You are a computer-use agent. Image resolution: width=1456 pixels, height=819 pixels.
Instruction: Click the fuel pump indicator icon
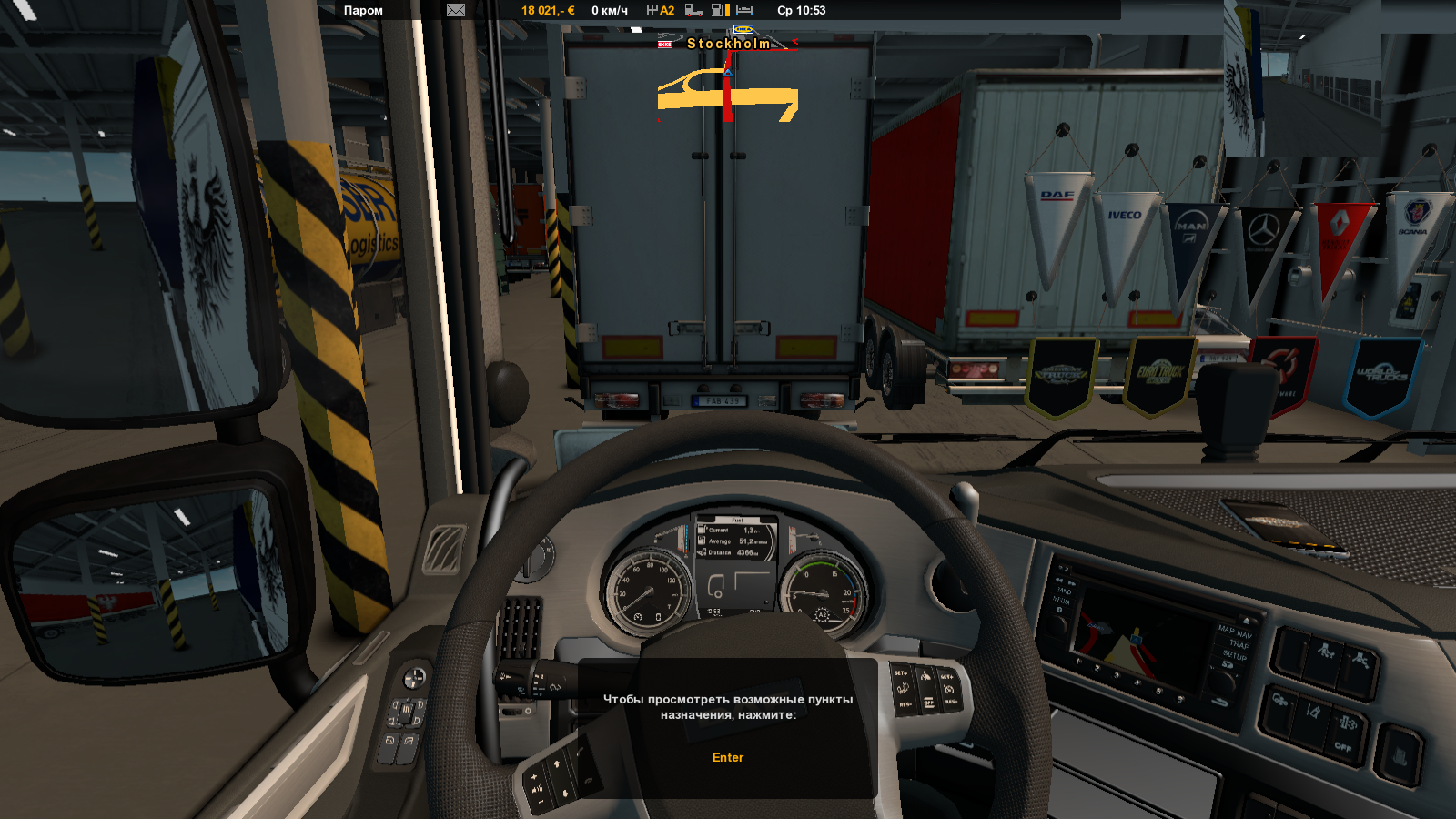pyautogui.click(x=720, y=11)
